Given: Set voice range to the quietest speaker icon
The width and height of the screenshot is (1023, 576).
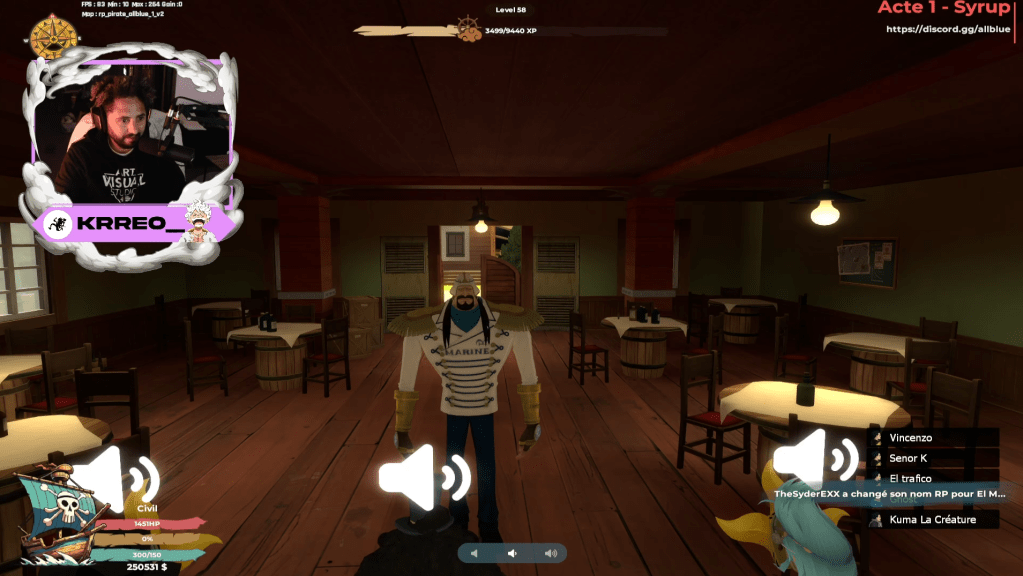Looking at the screenshot, I should coord(475,553).
